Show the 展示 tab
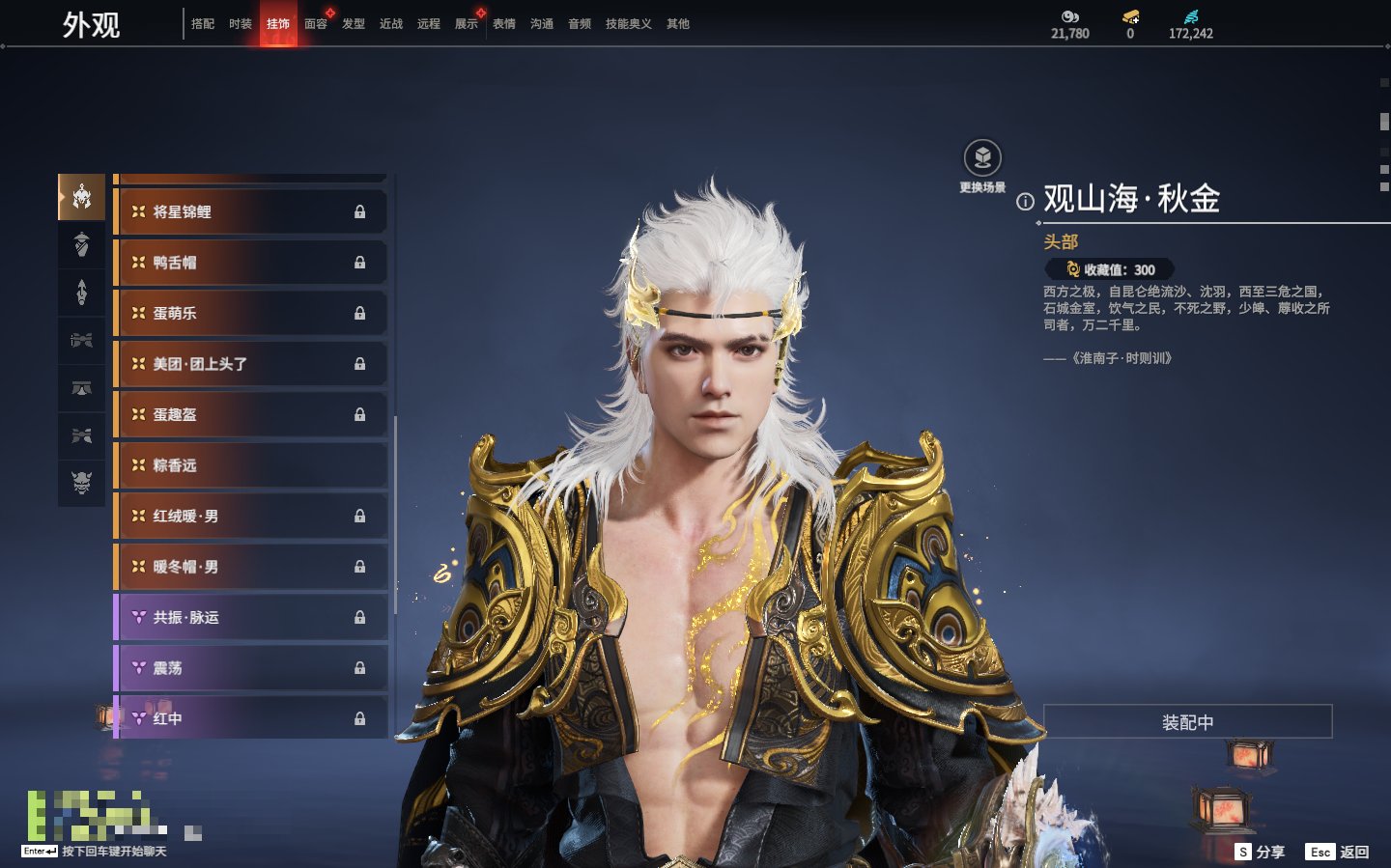Viewport: 1391px width, 868px height. tap(467, 24)
